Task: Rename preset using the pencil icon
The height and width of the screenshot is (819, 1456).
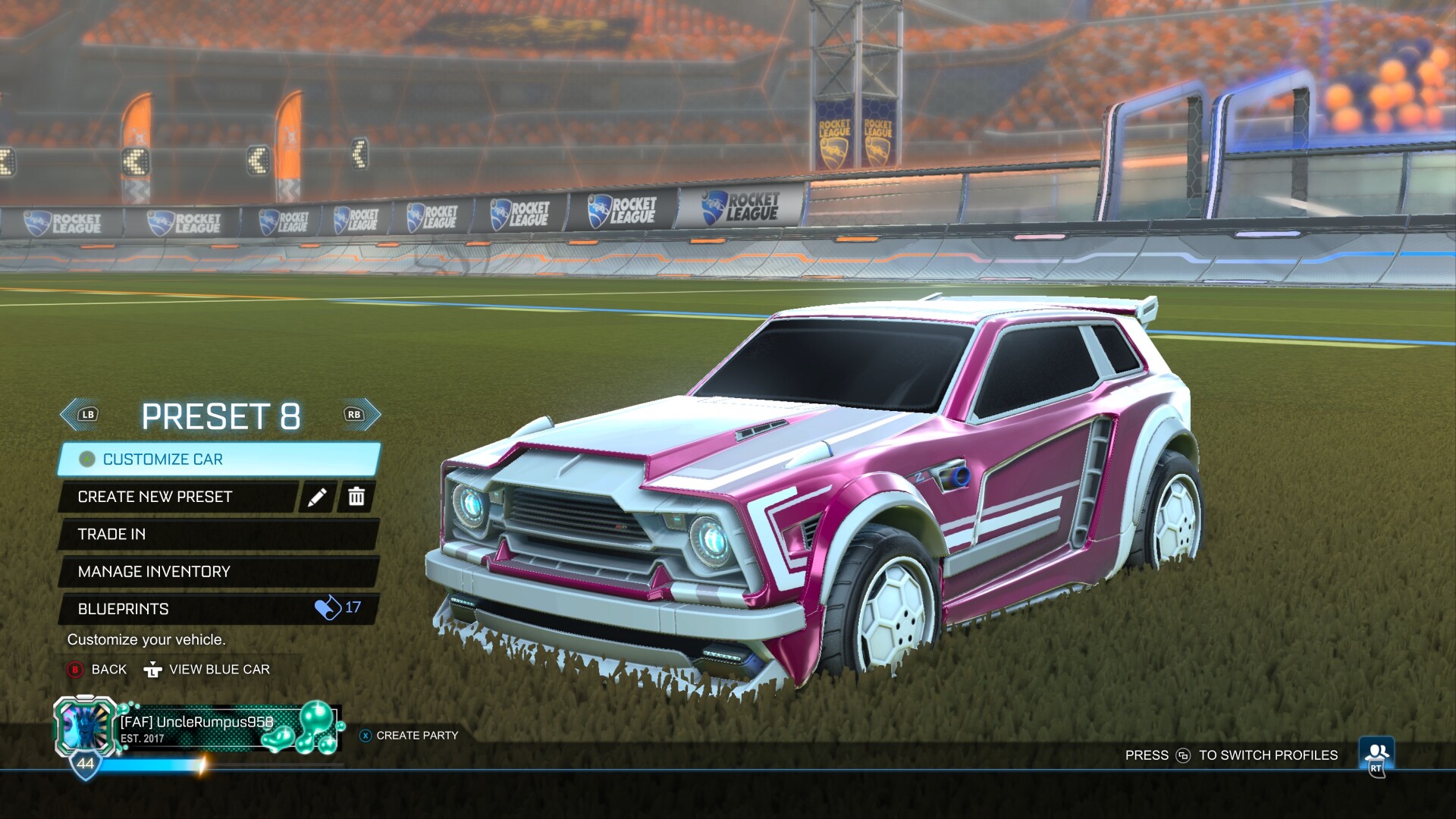Action: coord(317,497)
